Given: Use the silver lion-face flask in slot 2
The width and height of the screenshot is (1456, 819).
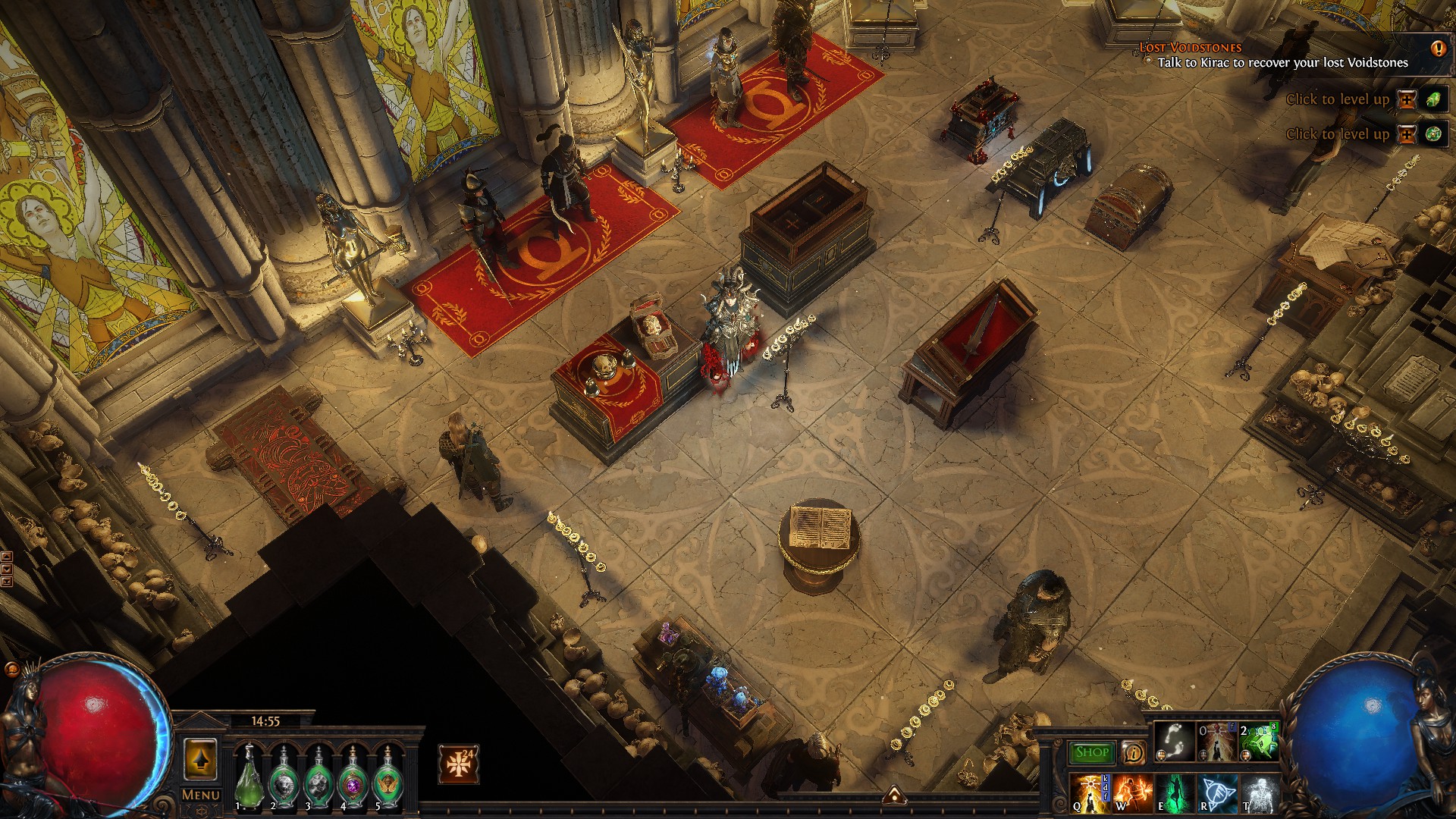Looking at the screenshot, I should coord(284,779).
